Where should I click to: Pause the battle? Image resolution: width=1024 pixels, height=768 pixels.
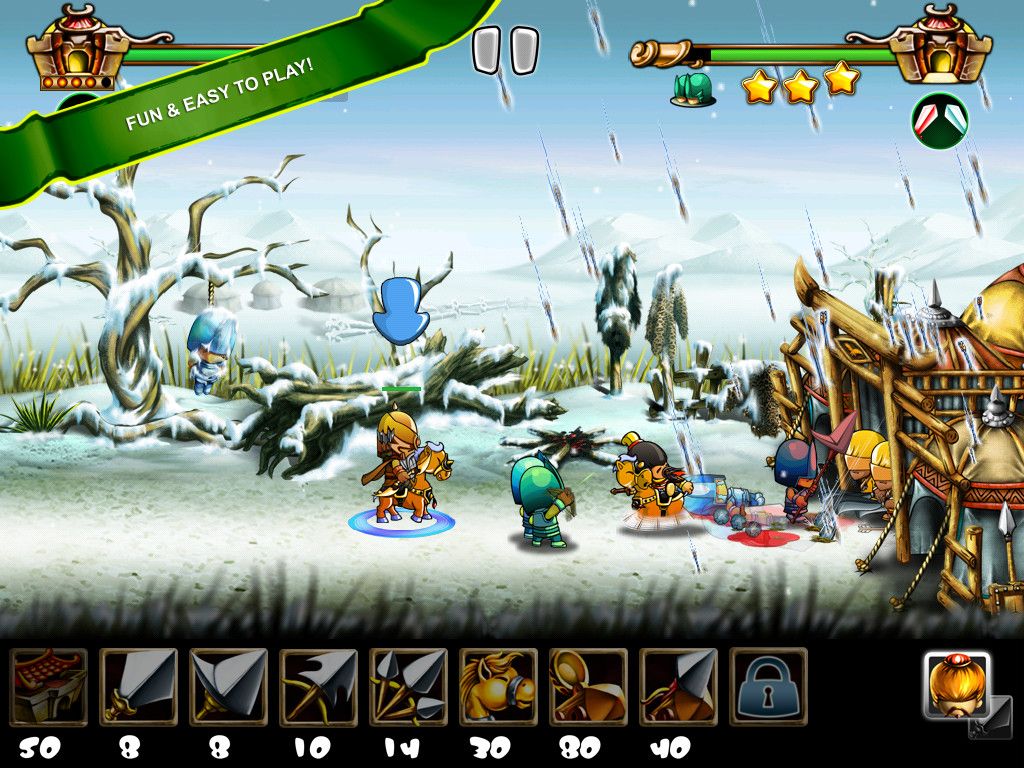pos(505,51)
